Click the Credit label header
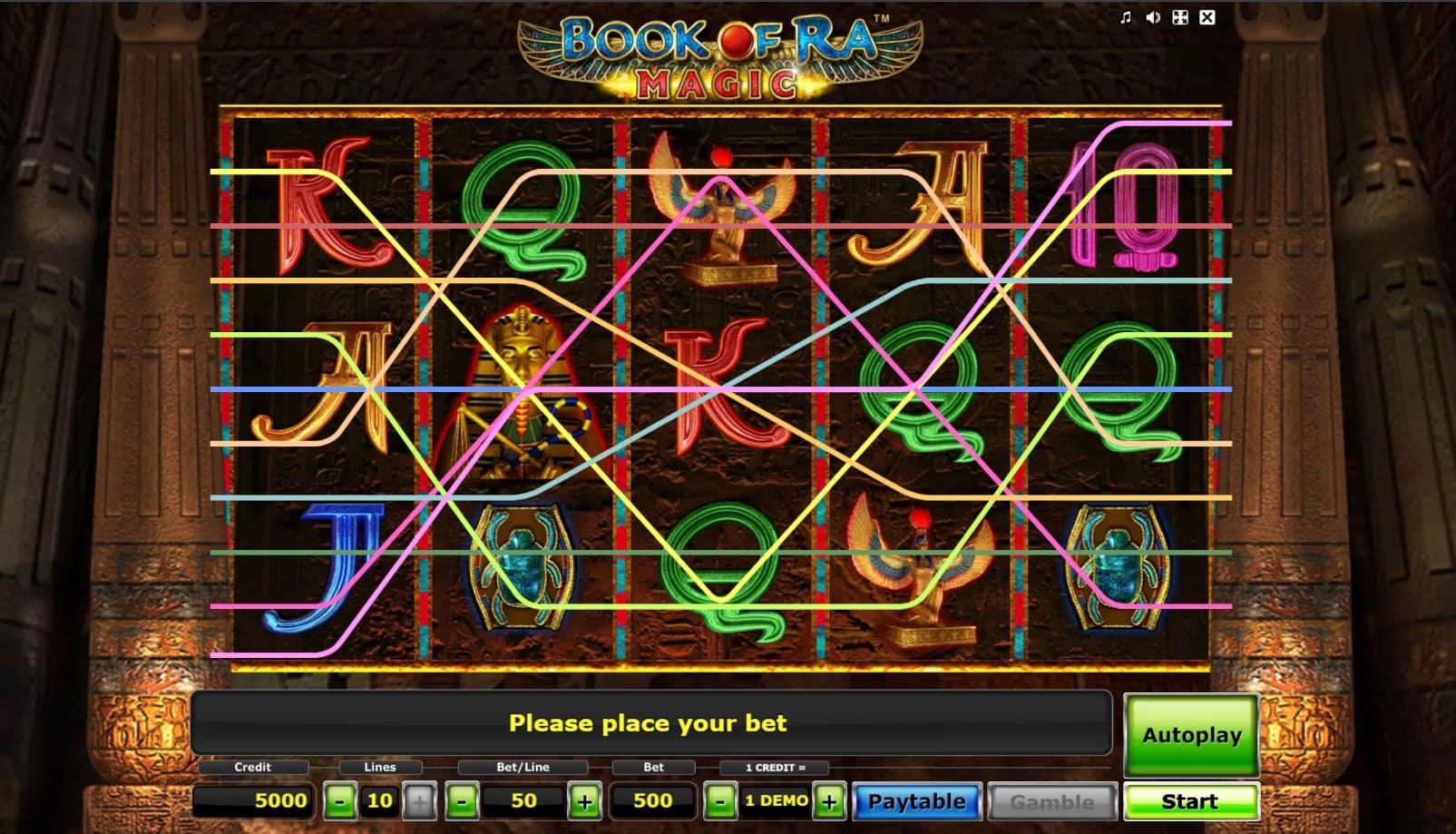This screenshot has width=1456, height=834. 251,767
